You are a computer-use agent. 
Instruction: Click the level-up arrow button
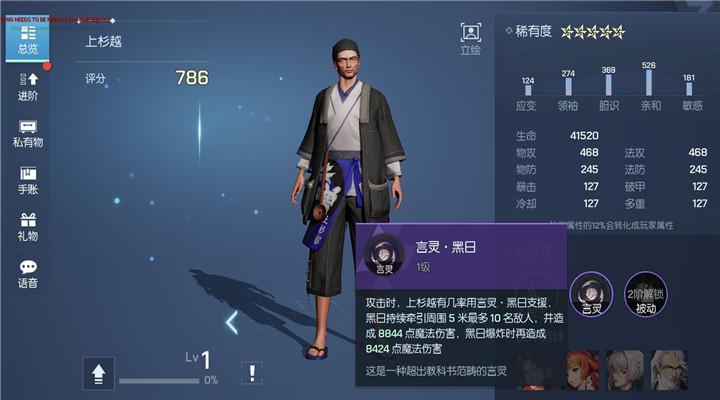click(98, 373)
